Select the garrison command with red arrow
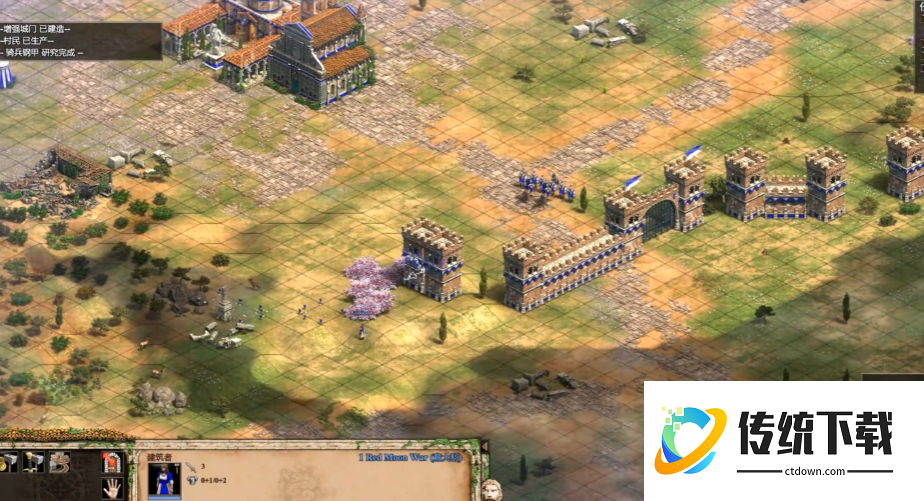 (112, 463)
